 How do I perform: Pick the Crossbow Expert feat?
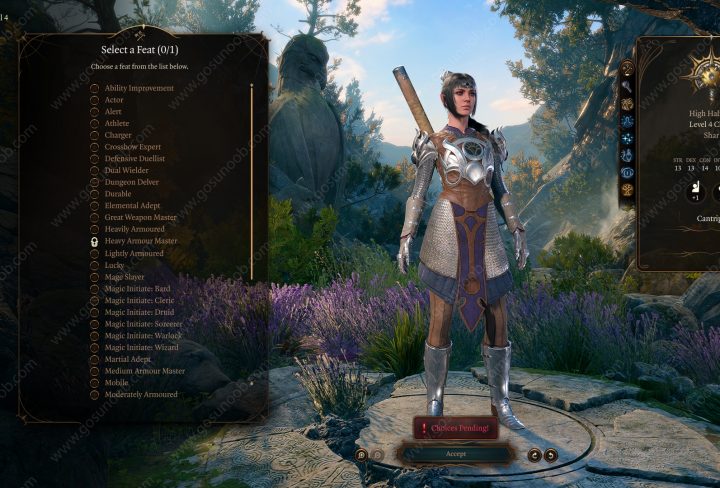[132, 147]
